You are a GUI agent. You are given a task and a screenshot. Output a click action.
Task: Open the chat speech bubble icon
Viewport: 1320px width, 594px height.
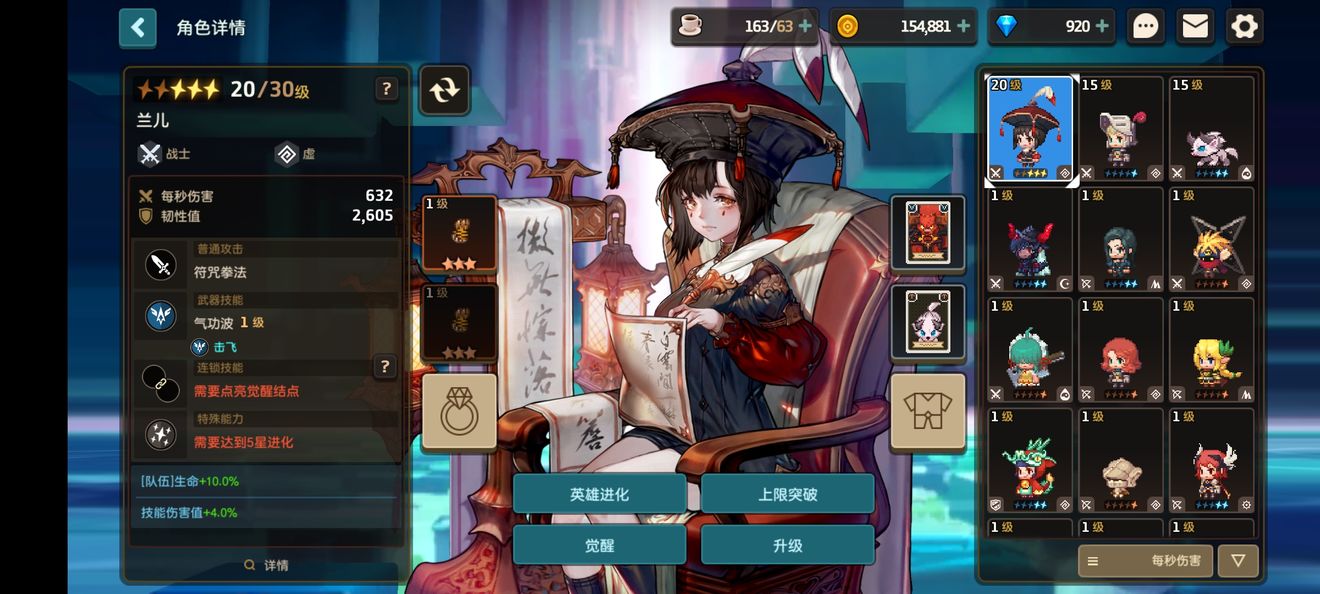(1146, 27)
